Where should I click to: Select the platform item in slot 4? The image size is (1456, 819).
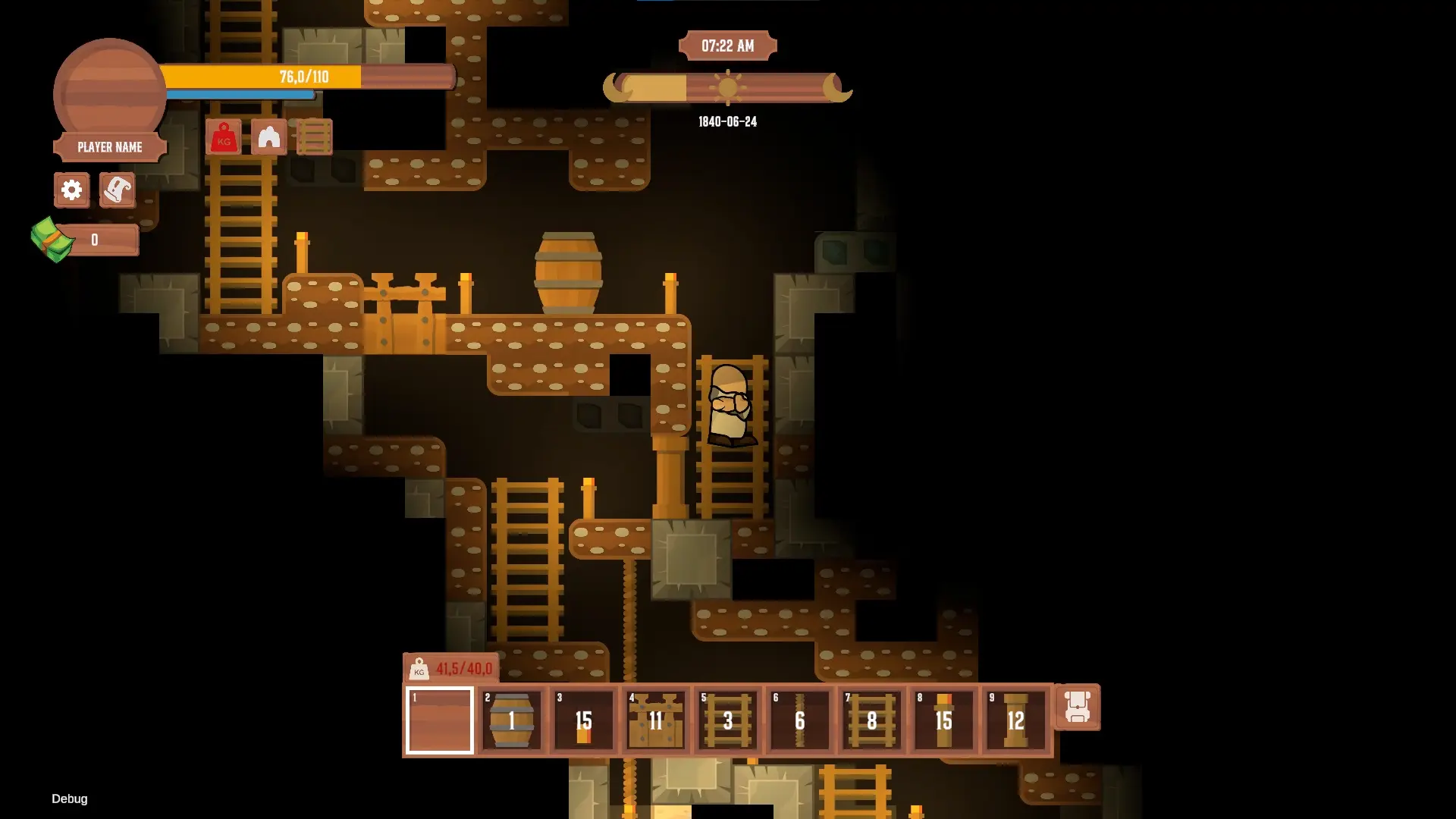click(x=655, y=720)
